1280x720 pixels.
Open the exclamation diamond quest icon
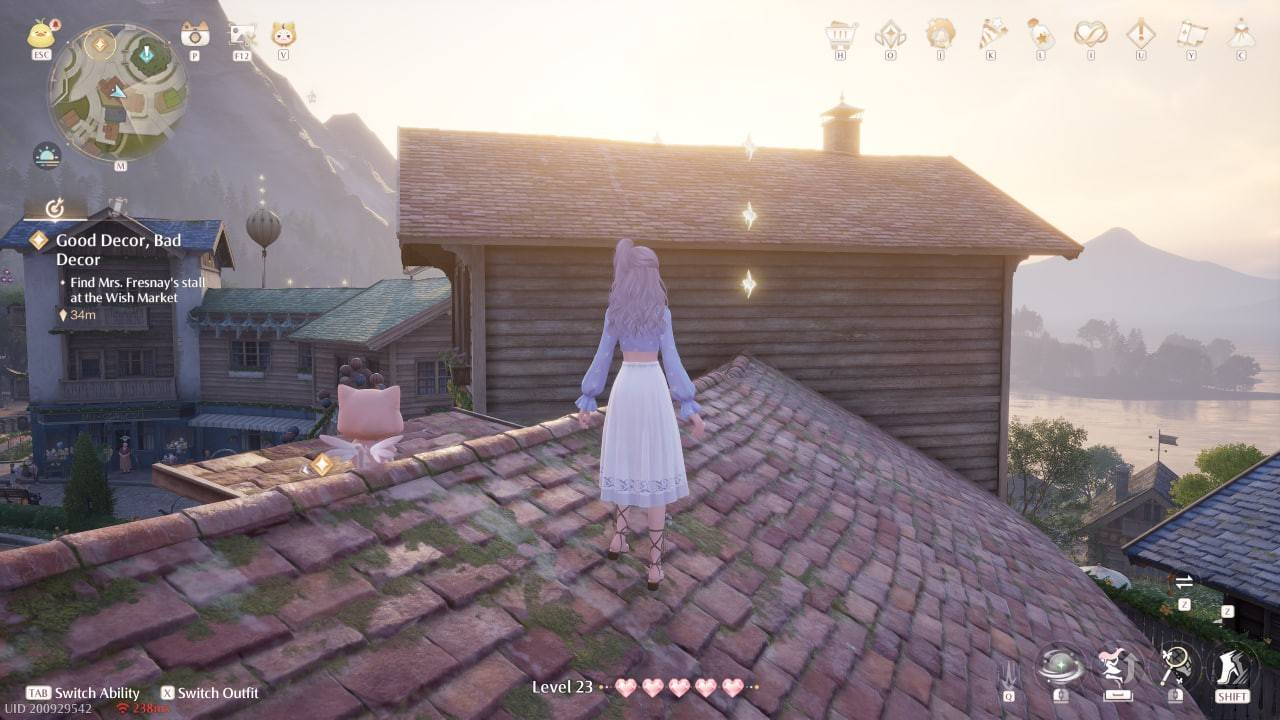coord(1141,34)
